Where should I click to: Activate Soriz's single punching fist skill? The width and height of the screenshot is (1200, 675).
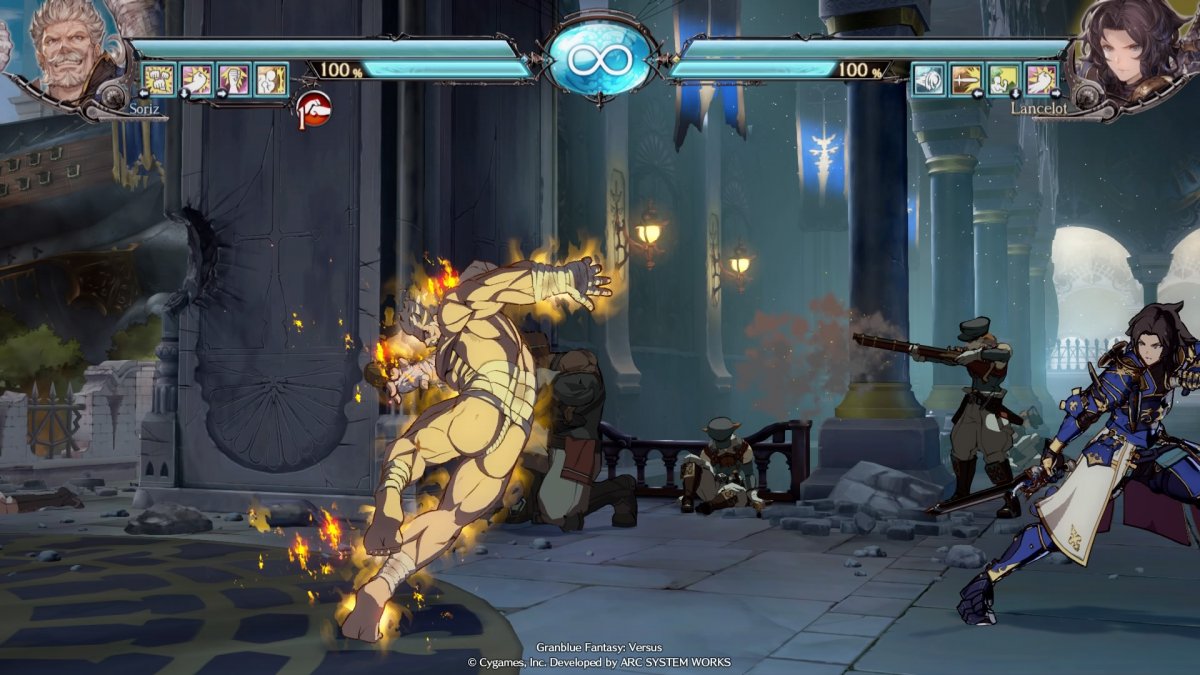[197, 79]
